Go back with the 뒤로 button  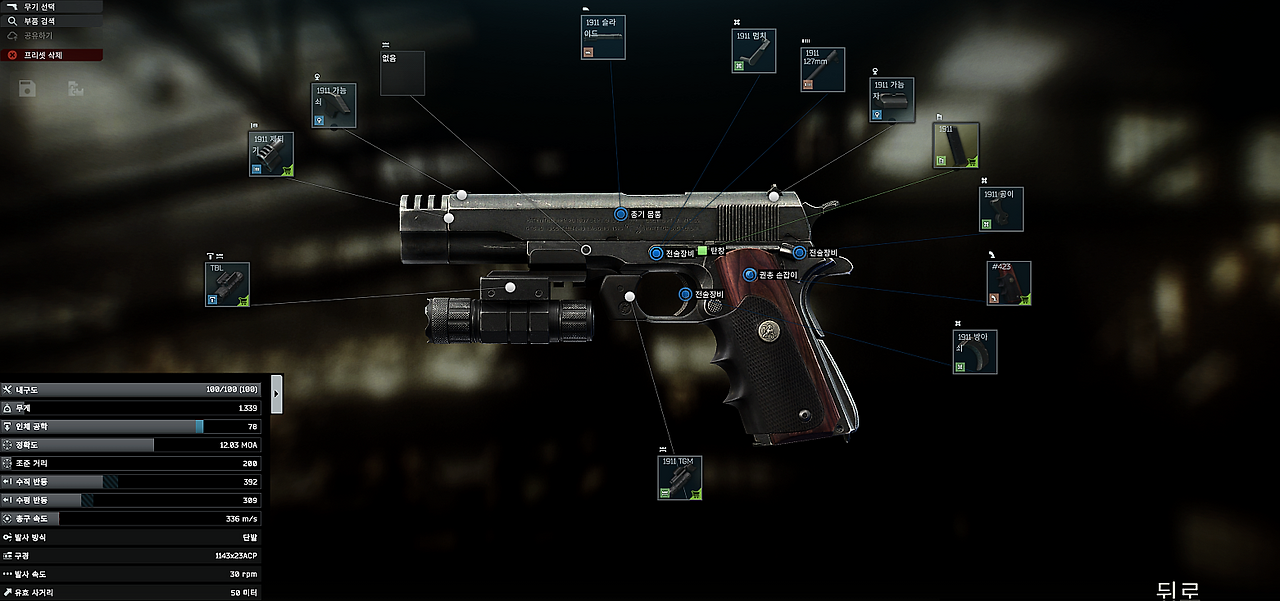pyautogui.click(x=1177, y=590)
